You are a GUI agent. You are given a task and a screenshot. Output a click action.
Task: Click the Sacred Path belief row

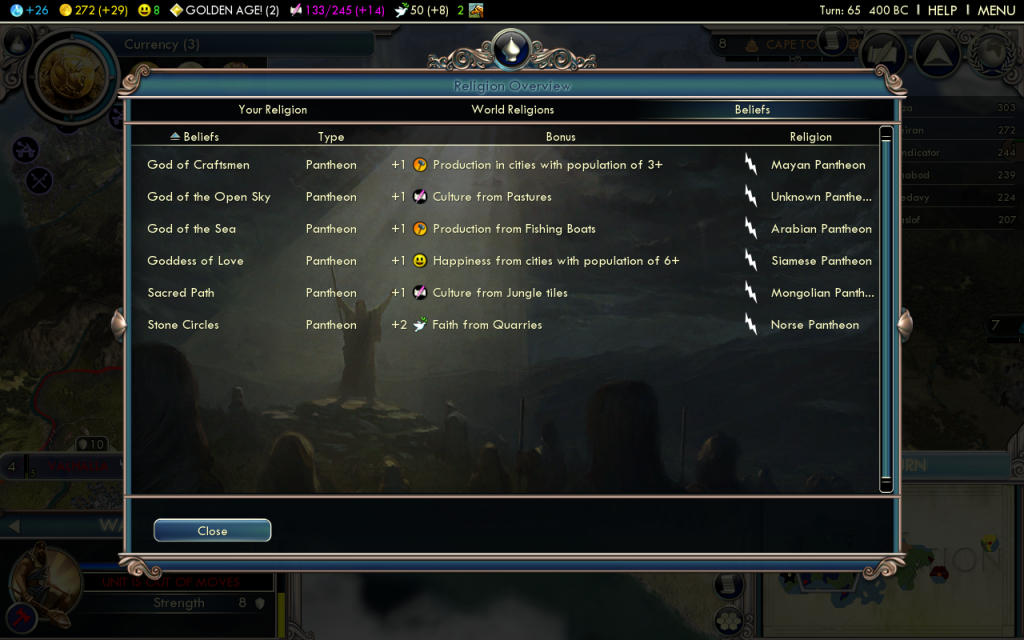click(x=181, y=293)
